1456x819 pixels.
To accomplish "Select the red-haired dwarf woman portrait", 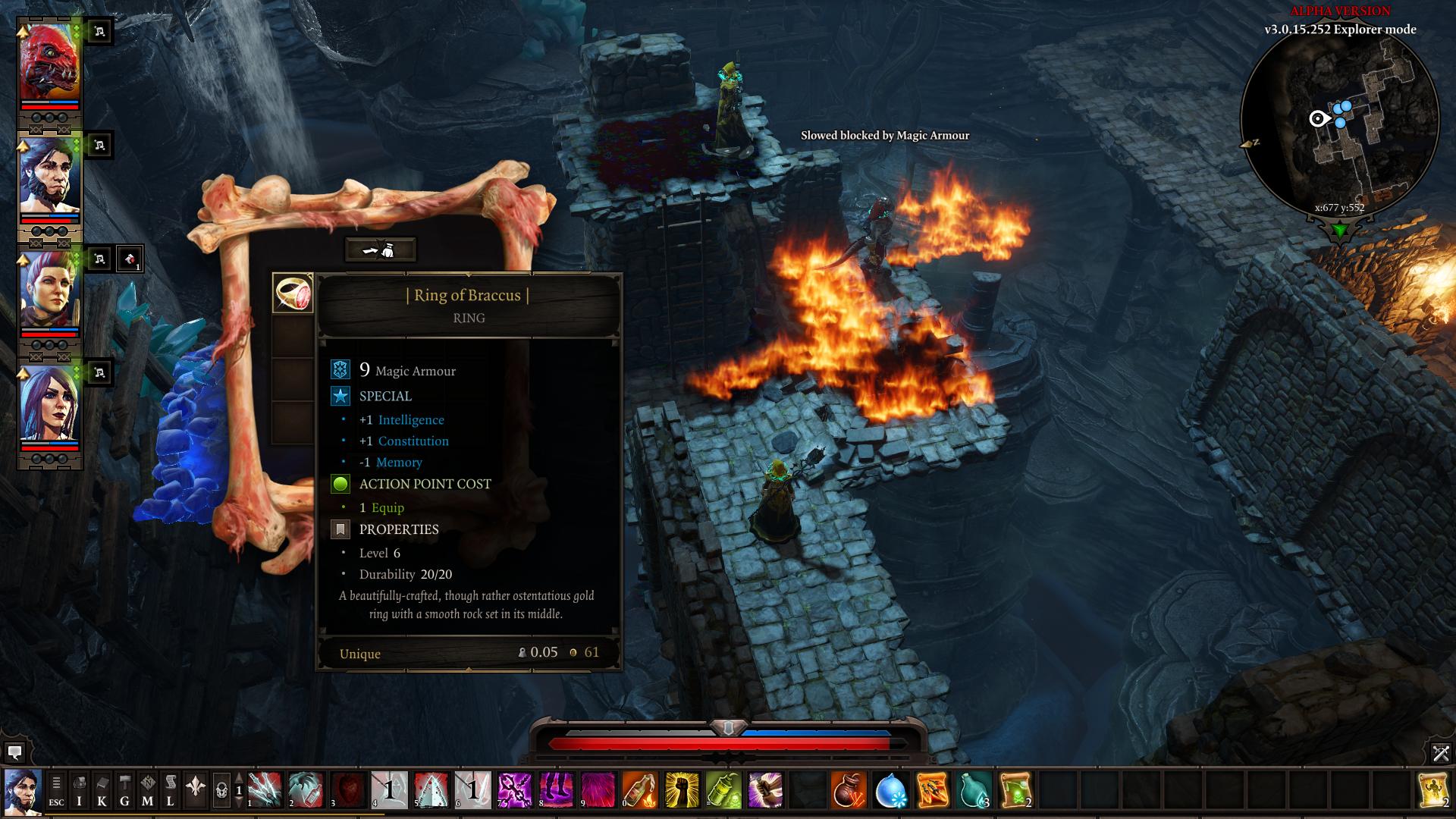I will tap(49, 290).
